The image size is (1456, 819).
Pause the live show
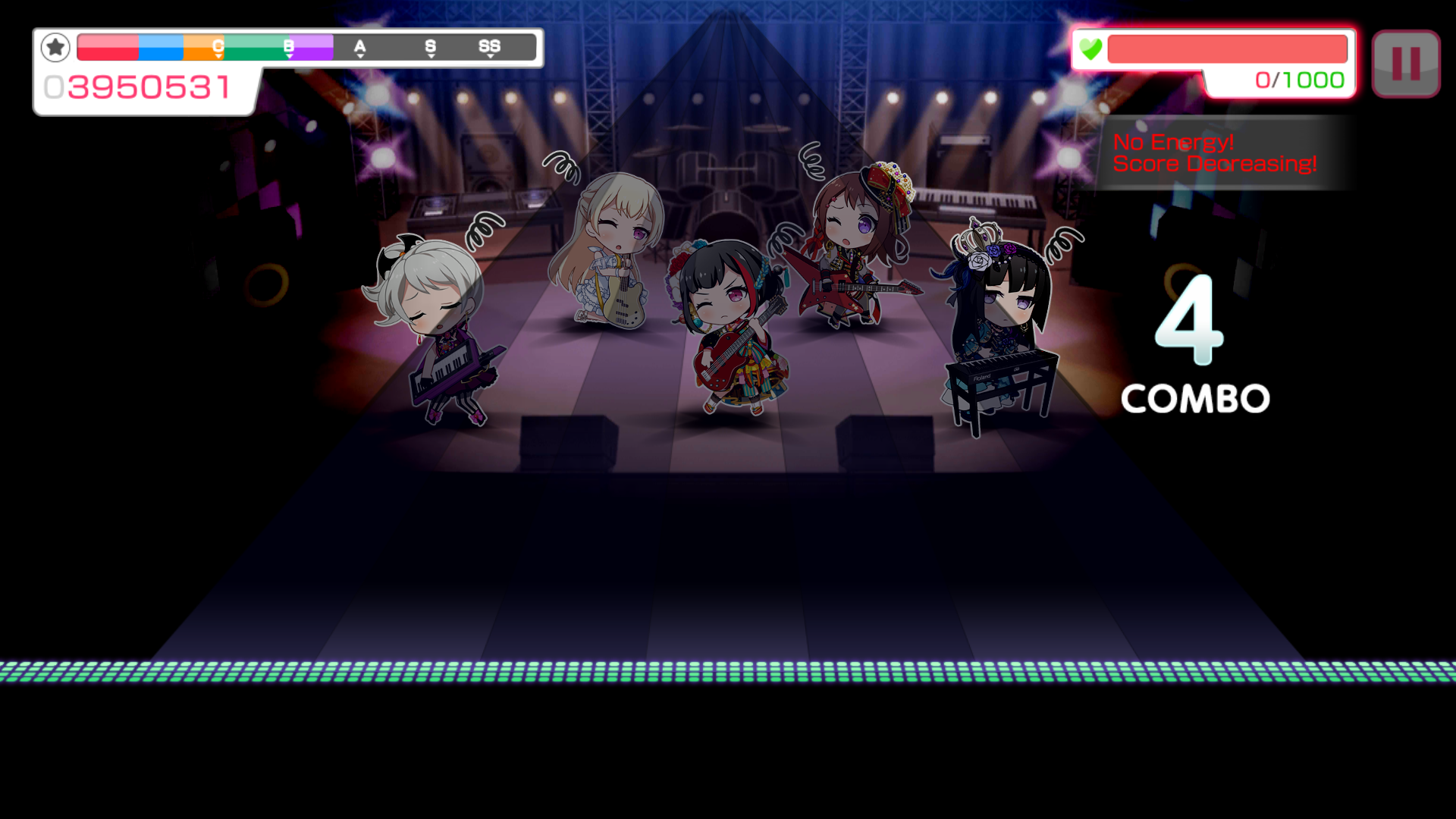pos(1405,64)
